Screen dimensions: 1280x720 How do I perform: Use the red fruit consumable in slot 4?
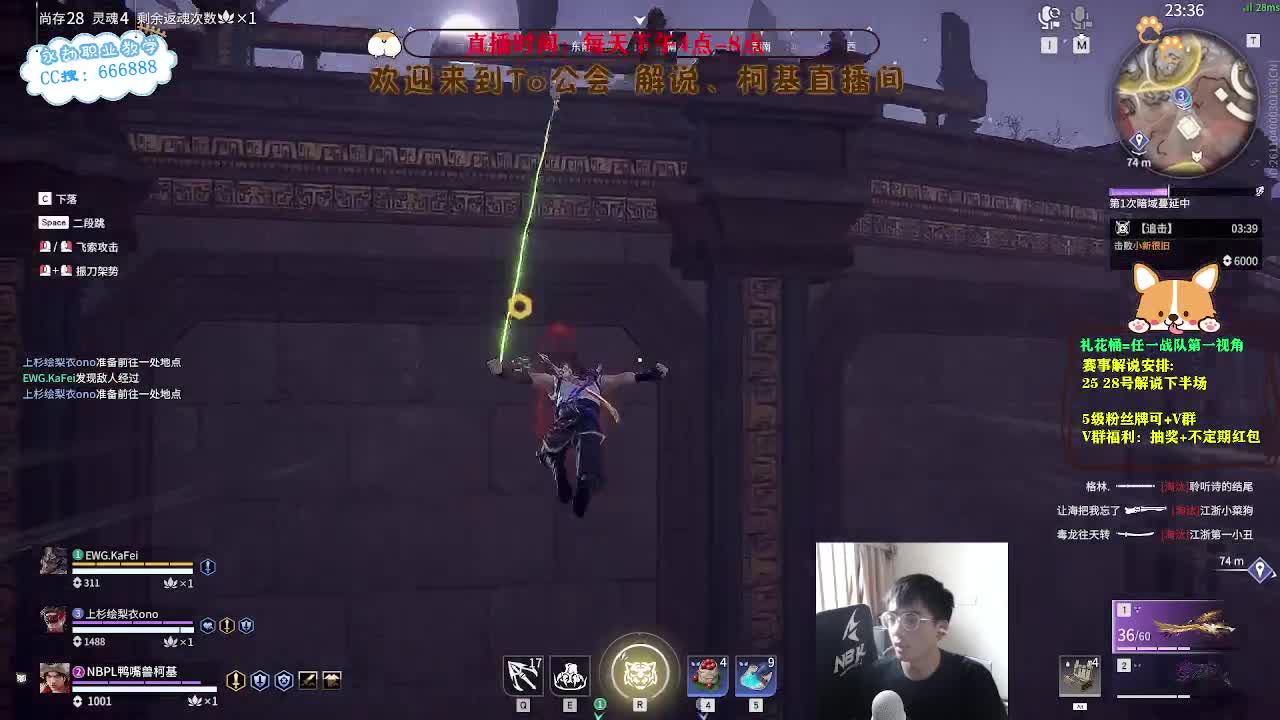707,675
